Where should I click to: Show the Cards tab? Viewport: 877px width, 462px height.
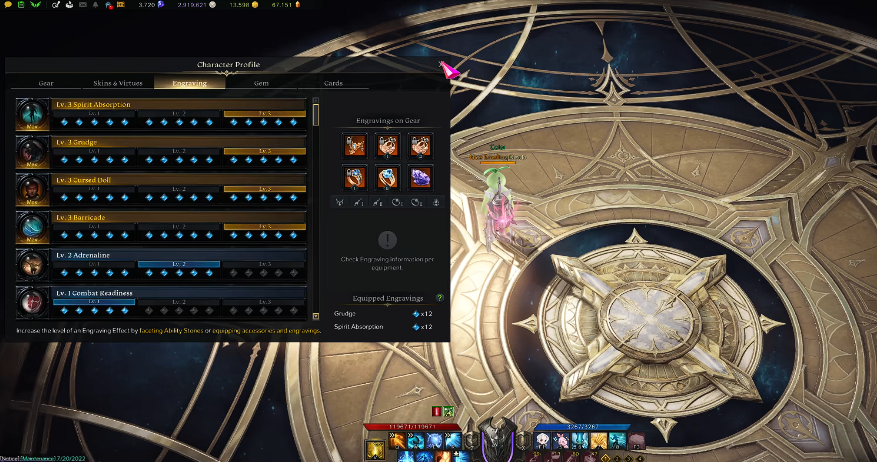[333, 83]
